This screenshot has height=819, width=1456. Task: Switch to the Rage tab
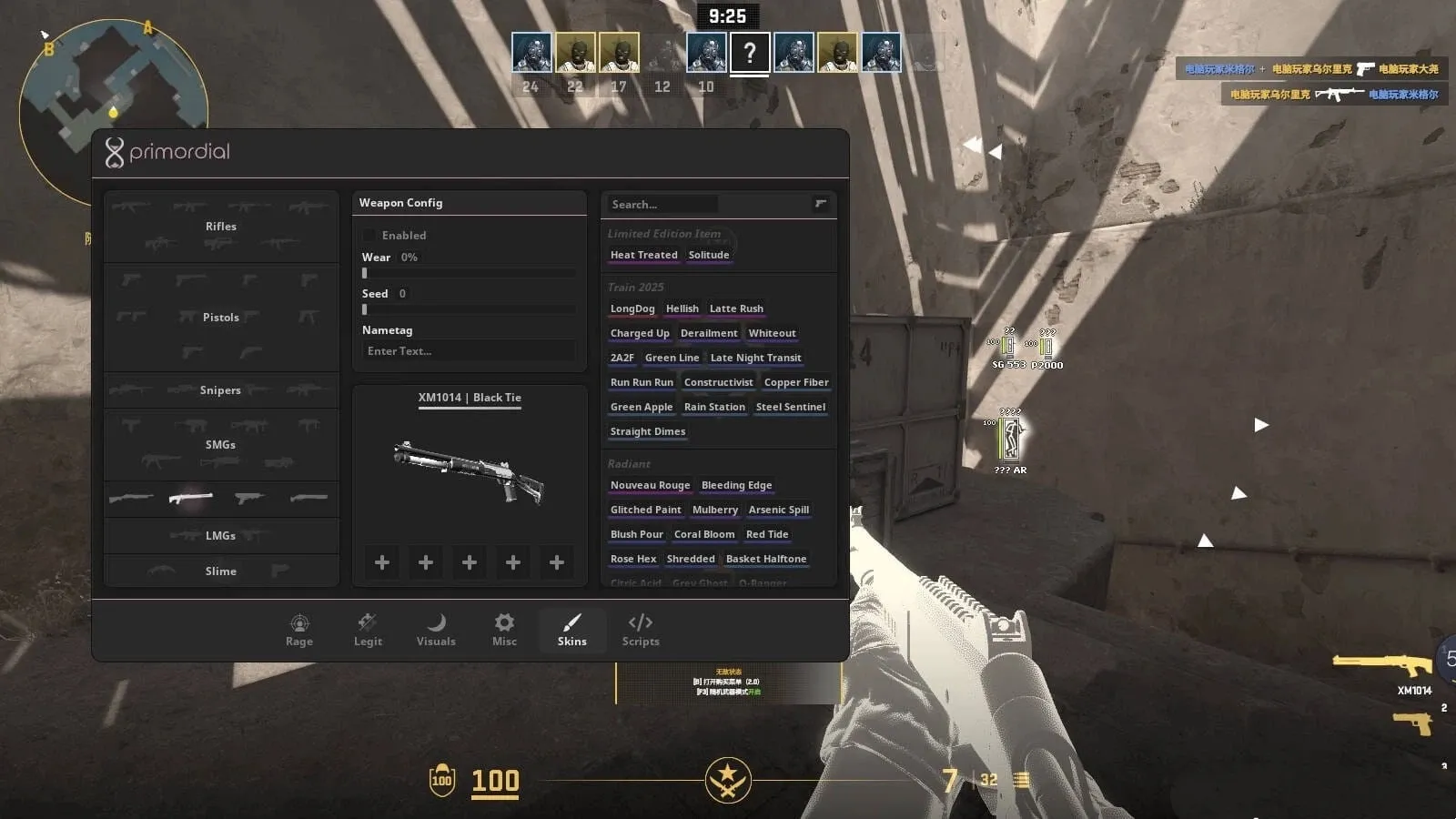299,630
